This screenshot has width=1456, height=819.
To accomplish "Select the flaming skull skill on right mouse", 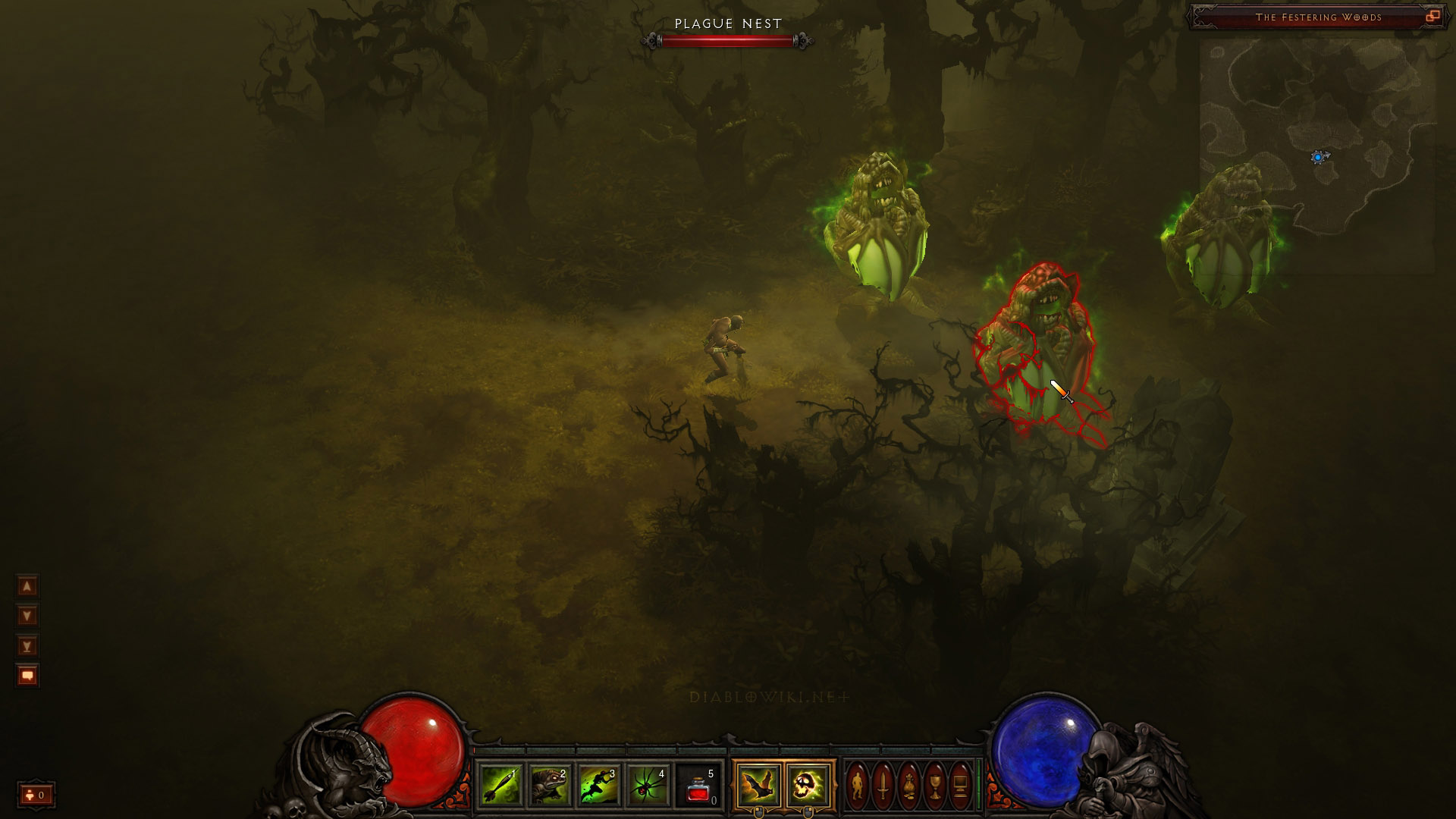I will click(x=808, y=786).
